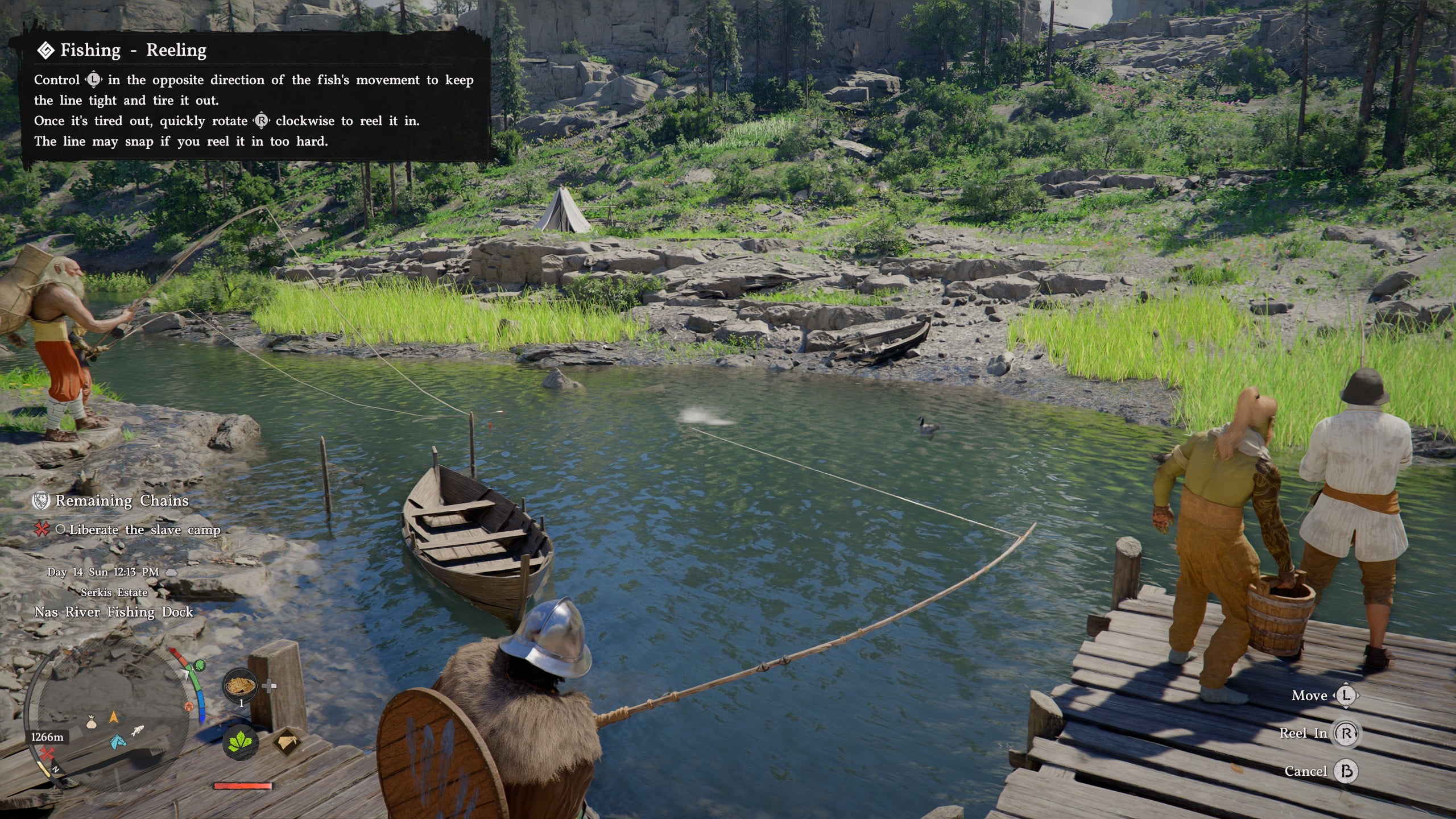The width and height of the screenshot is (1456, 819).
Task: Open the Remaining Chains quest tracker
Action: (x=121, y=500)
